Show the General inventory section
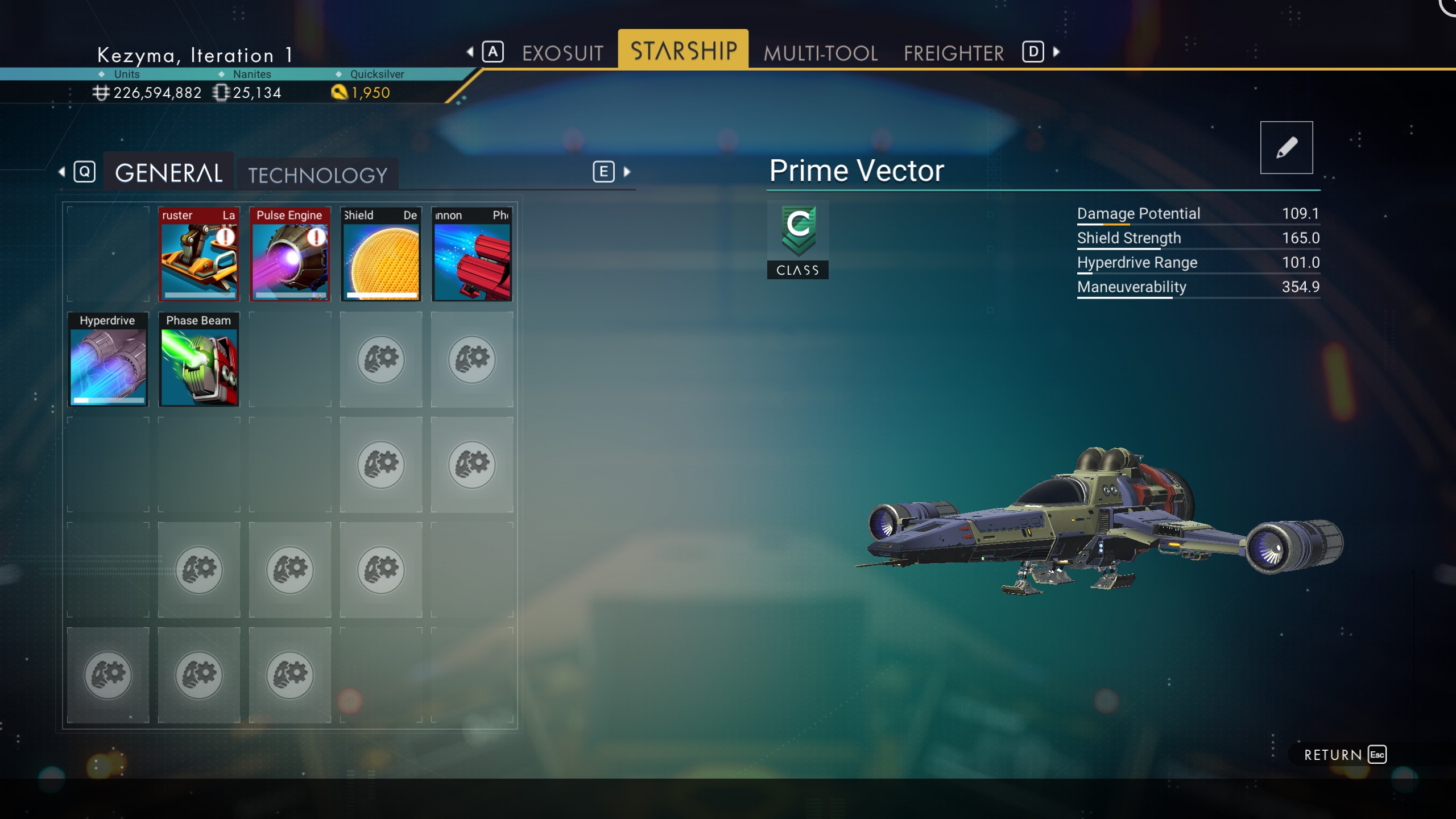 coord(168,173)
